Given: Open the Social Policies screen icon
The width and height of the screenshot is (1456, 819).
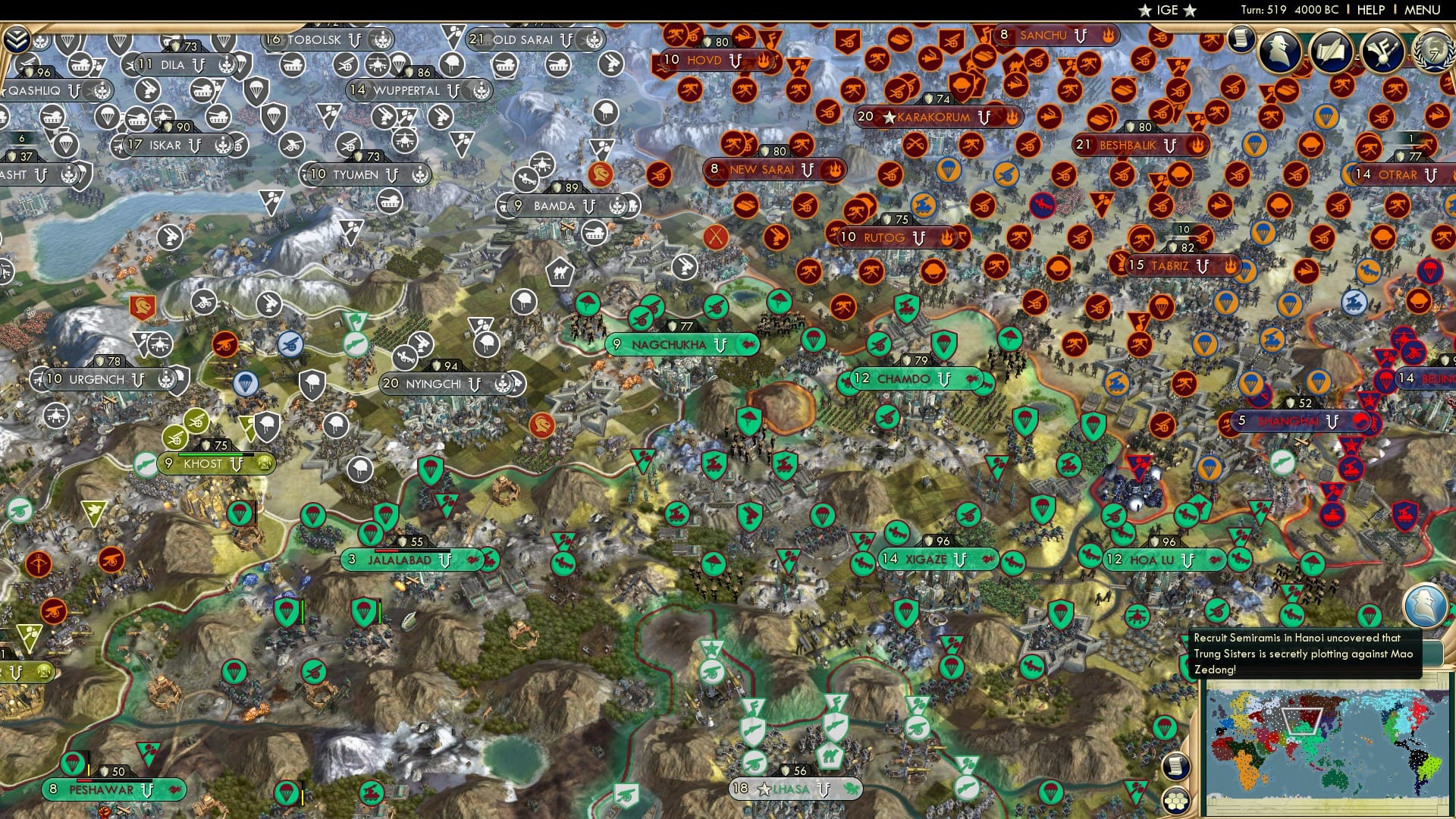Looking at the screenshot, I should (x=1332, y=52).
